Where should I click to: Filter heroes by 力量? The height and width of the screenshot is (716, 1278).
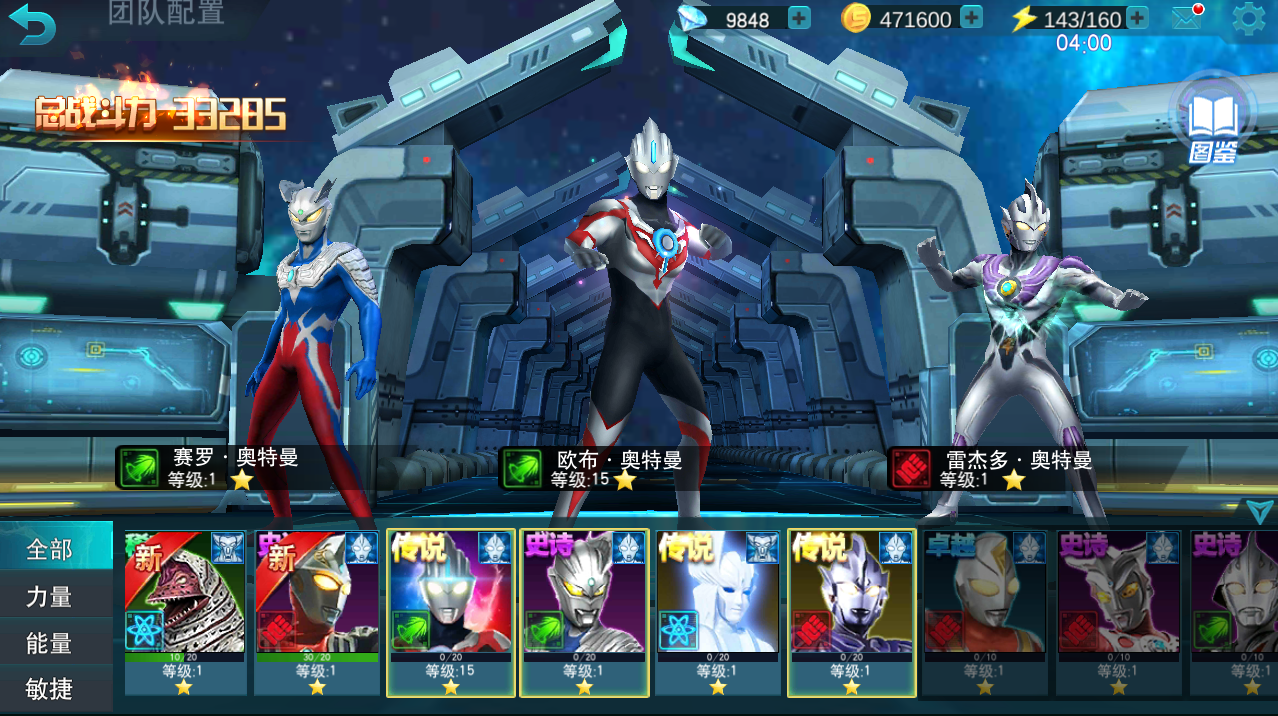50,596
